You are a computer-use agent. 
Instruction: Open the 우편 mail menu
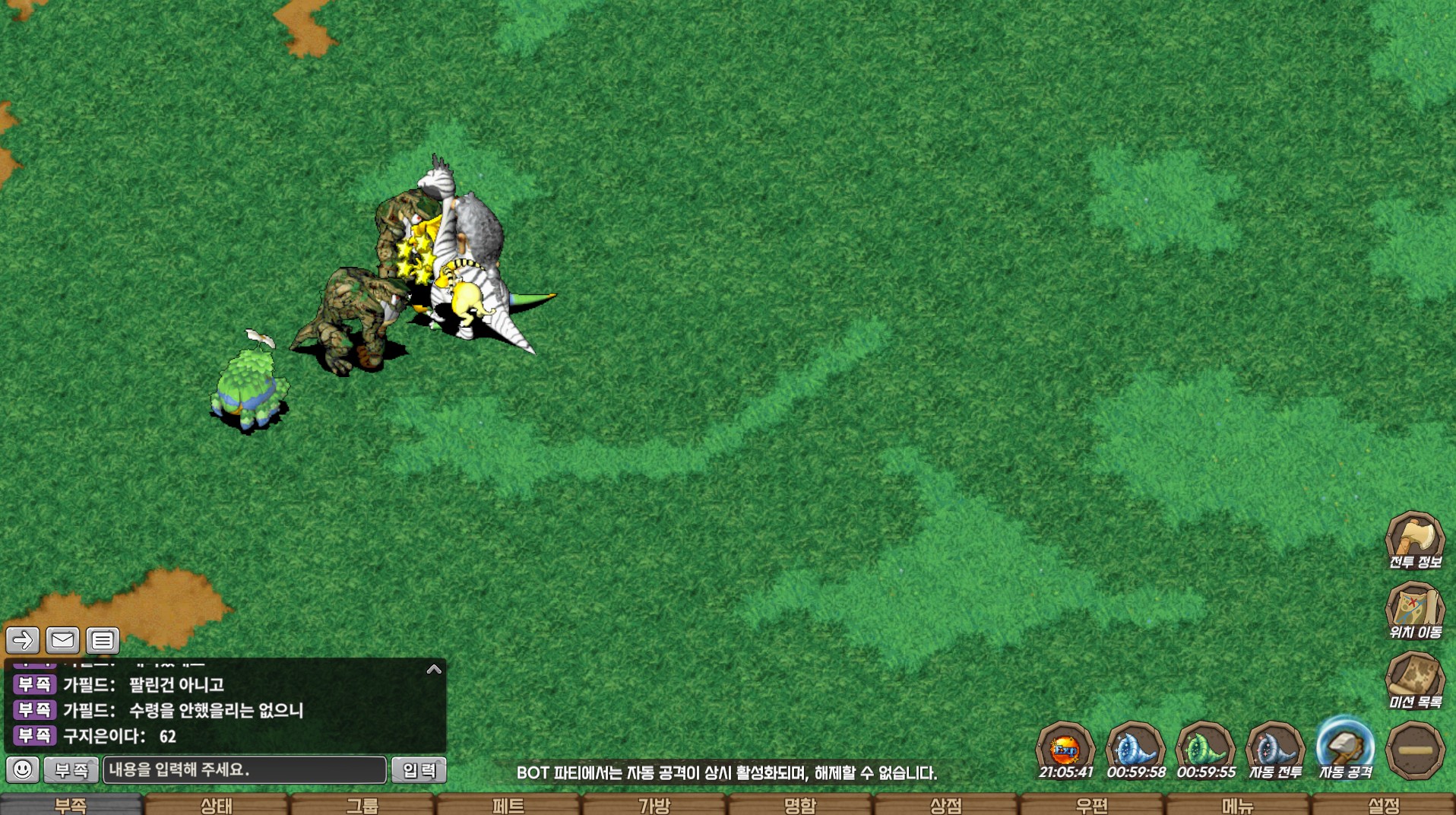tap(1092, 805)
